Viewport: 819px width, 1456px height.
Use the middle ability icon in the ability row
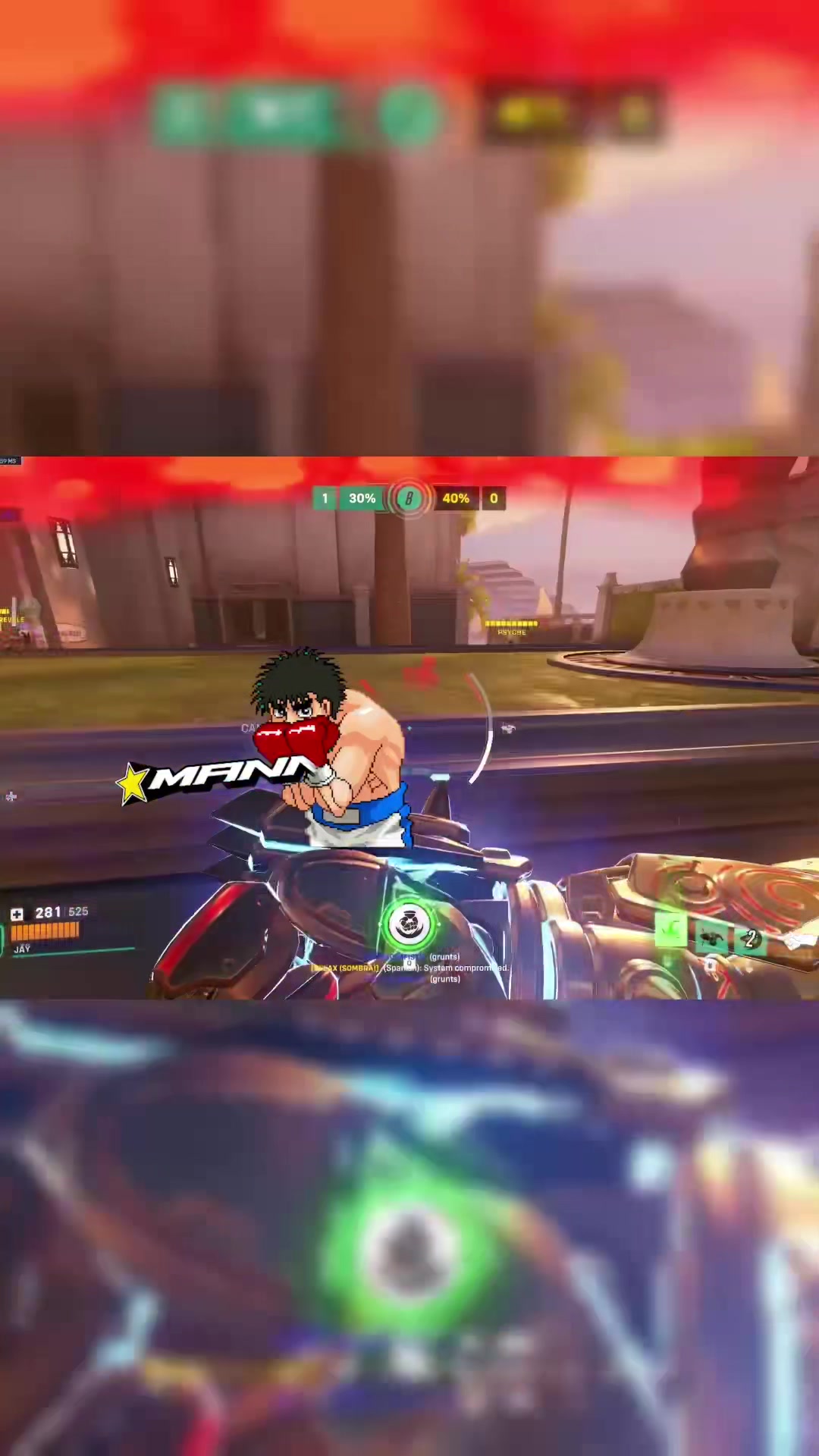(x=711, y=938)
